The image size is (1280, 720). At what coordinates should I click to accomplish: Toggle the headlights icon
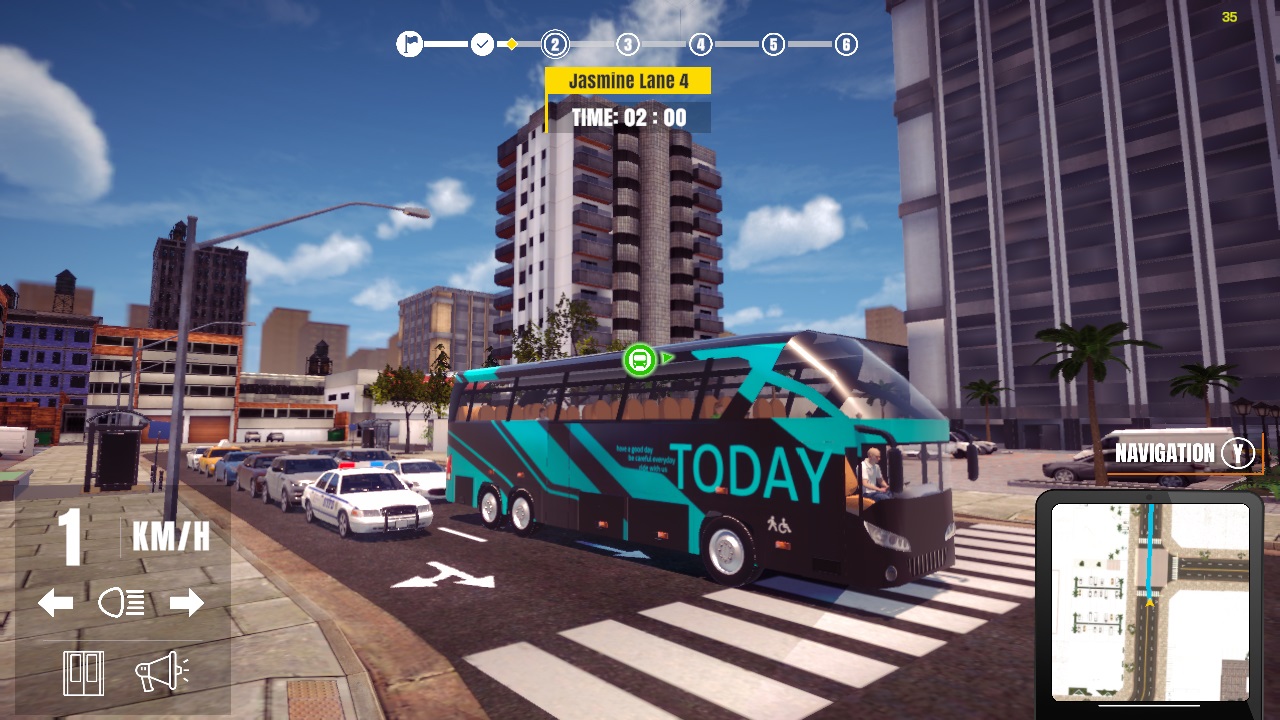[x=122, y=602]
